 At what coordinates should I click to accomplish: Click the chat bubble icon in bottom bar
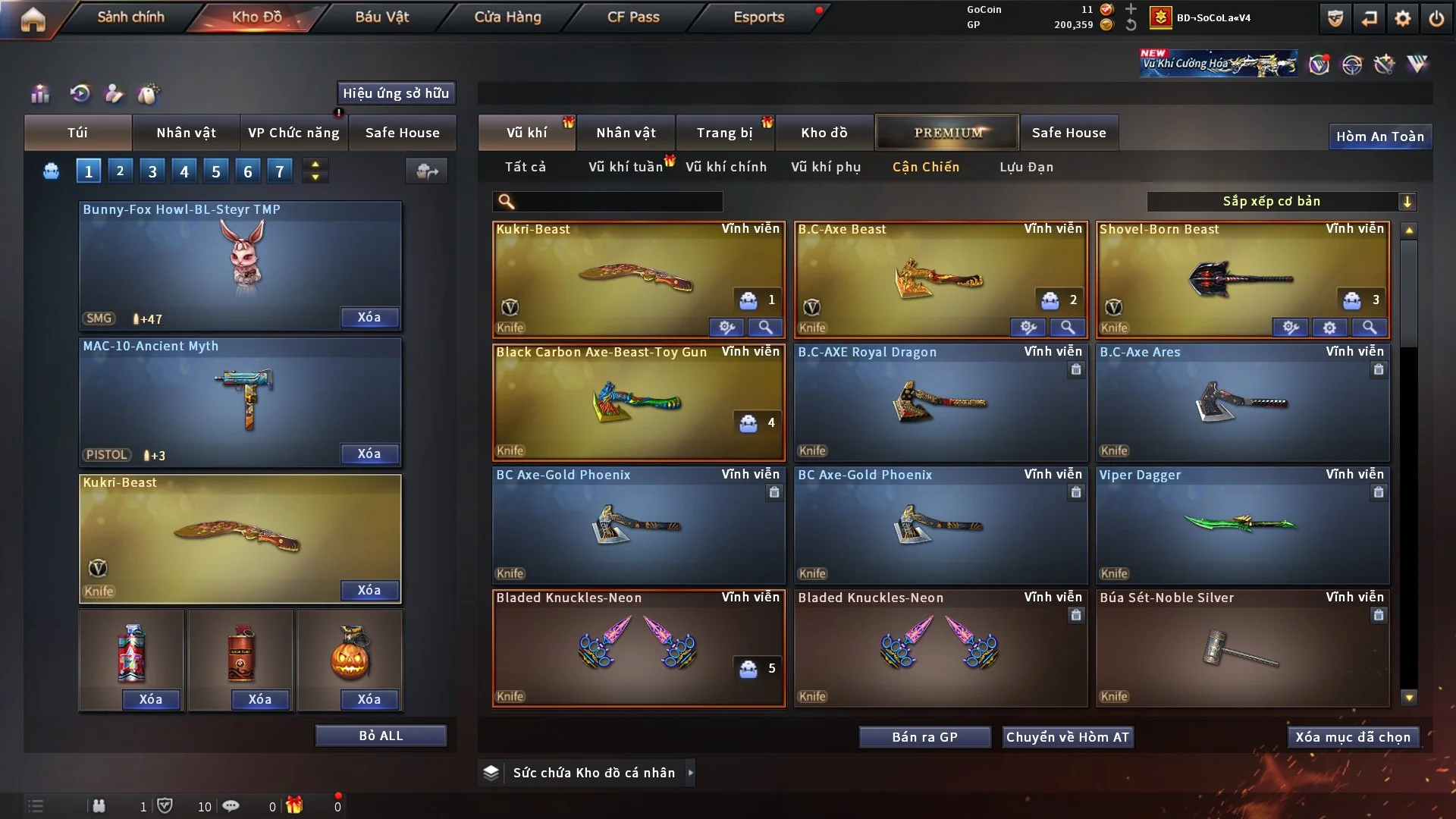coord(231,806)
